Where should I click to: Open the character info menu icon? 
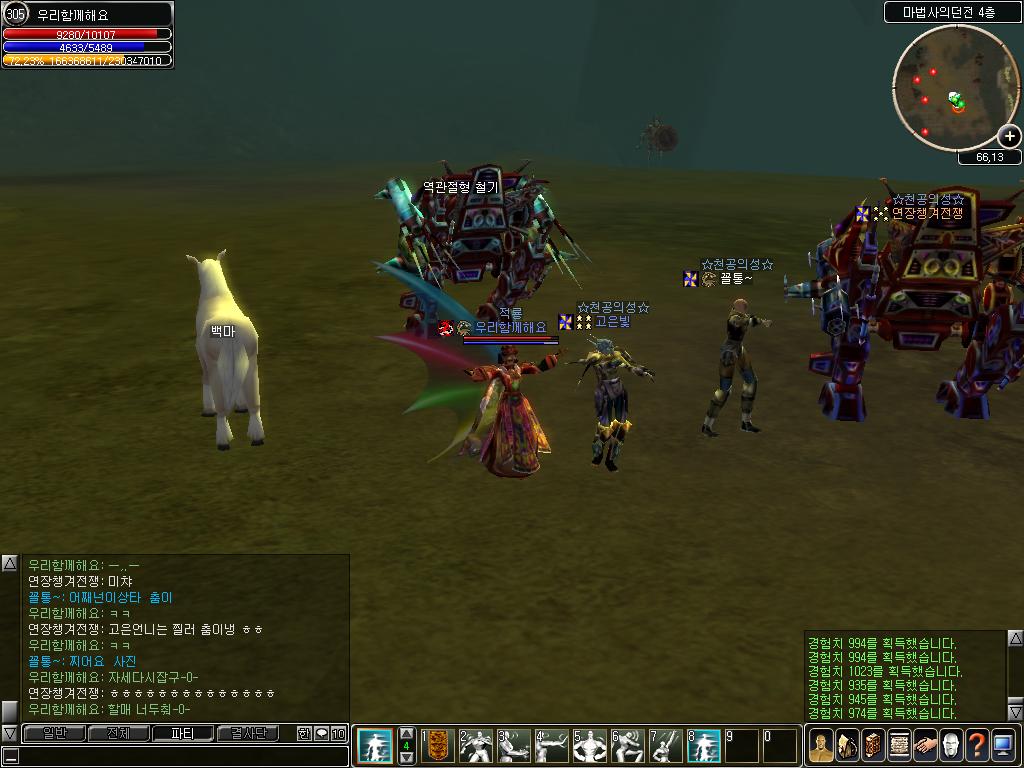pos(822,745)
